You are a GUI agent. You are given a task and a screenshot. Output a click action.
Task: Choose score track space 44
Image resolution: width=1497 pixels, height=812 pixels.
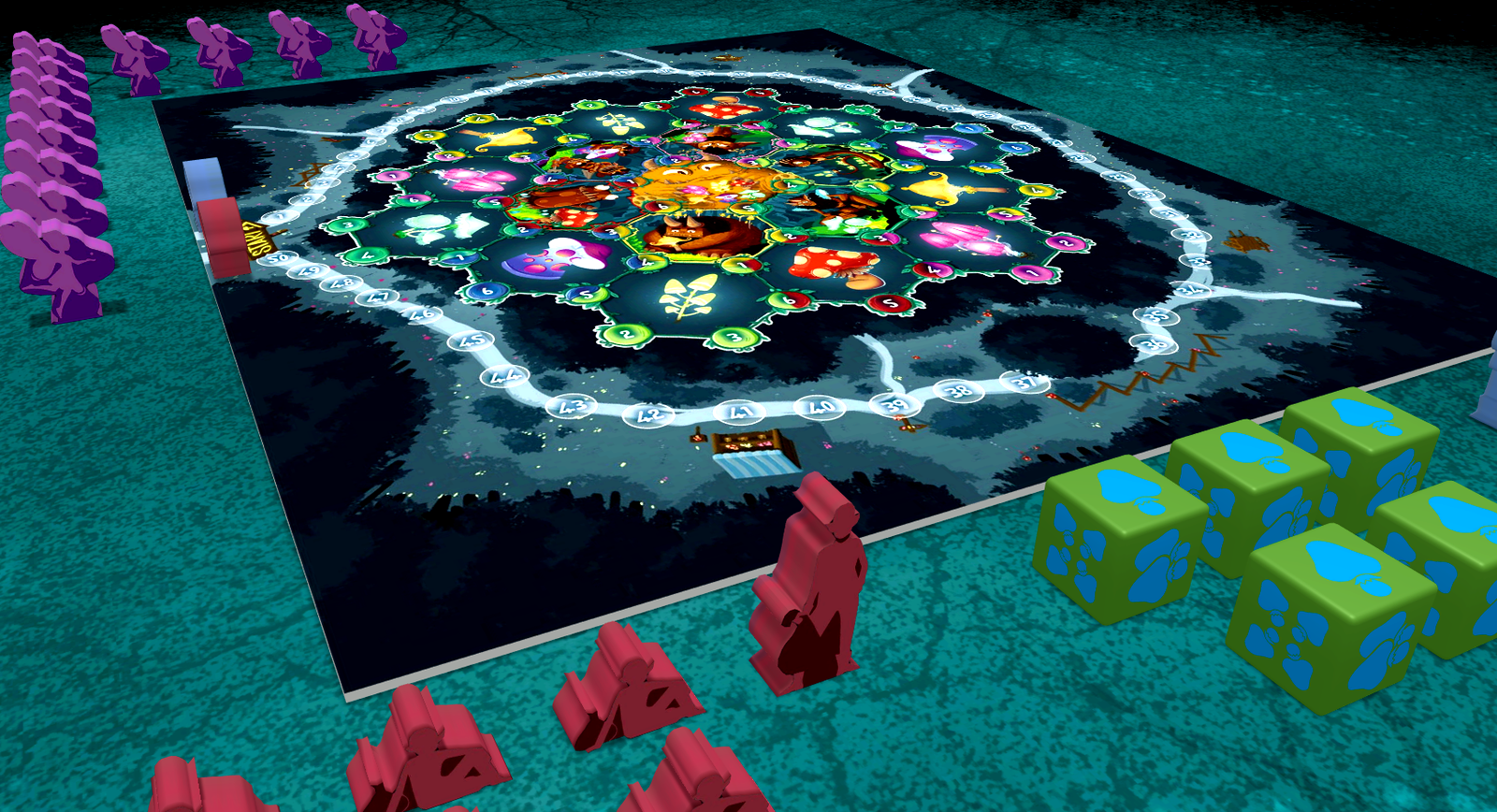pos(504,376)
